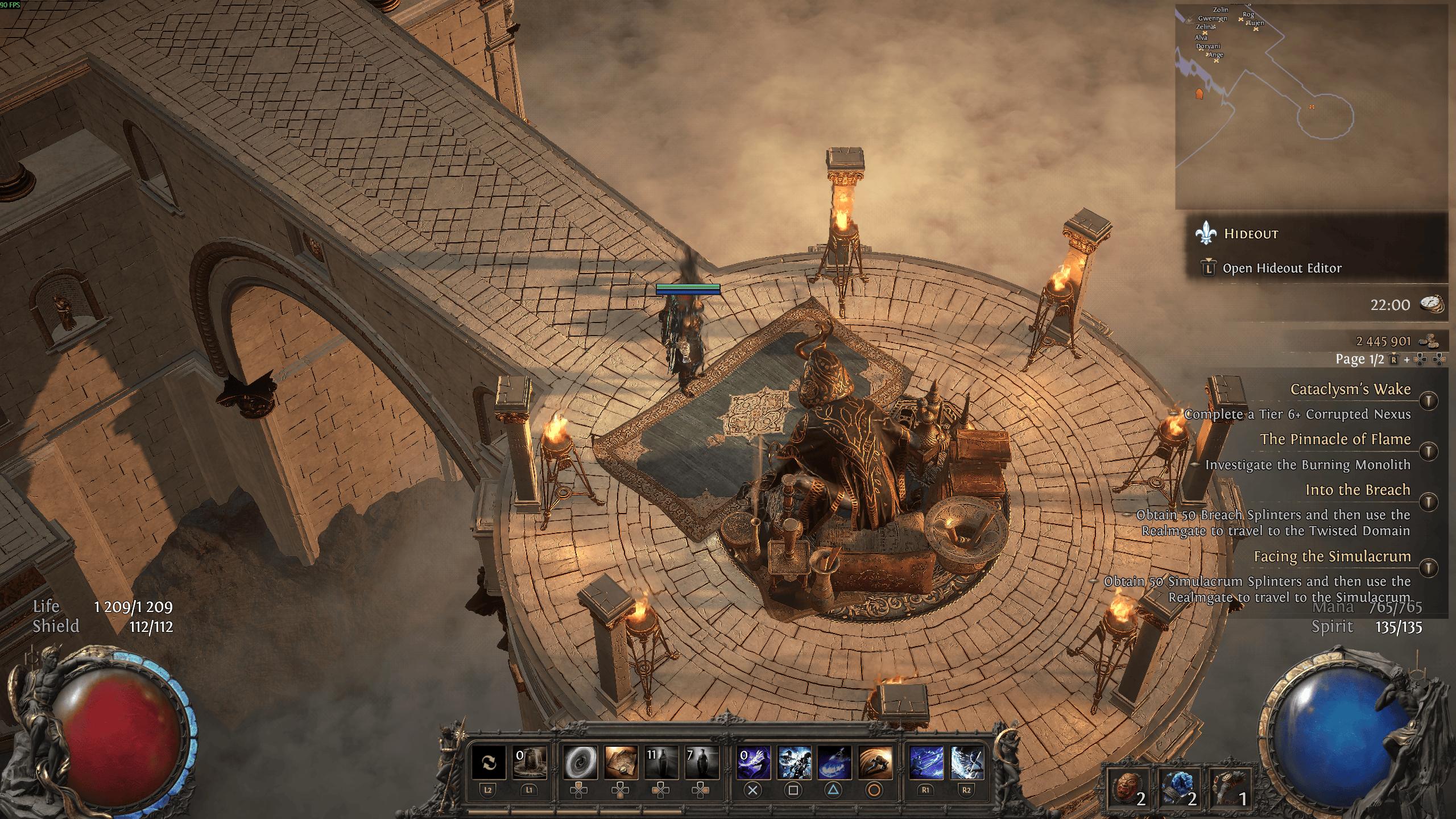Cast the icy blue whirling fighter skill
This screenshot has width=1456, height=819.
click(794, 763)
